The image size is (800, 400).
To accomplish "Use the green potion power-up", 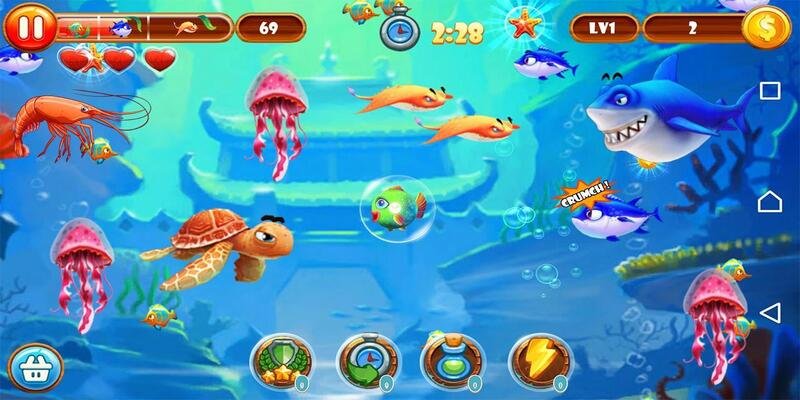I will click(x=453, y=360).
